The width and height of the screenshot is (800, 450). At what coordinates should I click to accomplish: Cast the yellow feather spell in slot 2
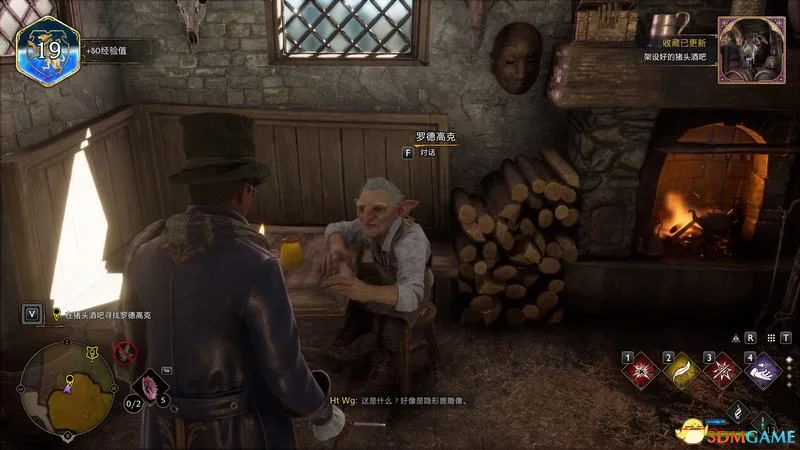pyautogui.click(x=682, y=371)
